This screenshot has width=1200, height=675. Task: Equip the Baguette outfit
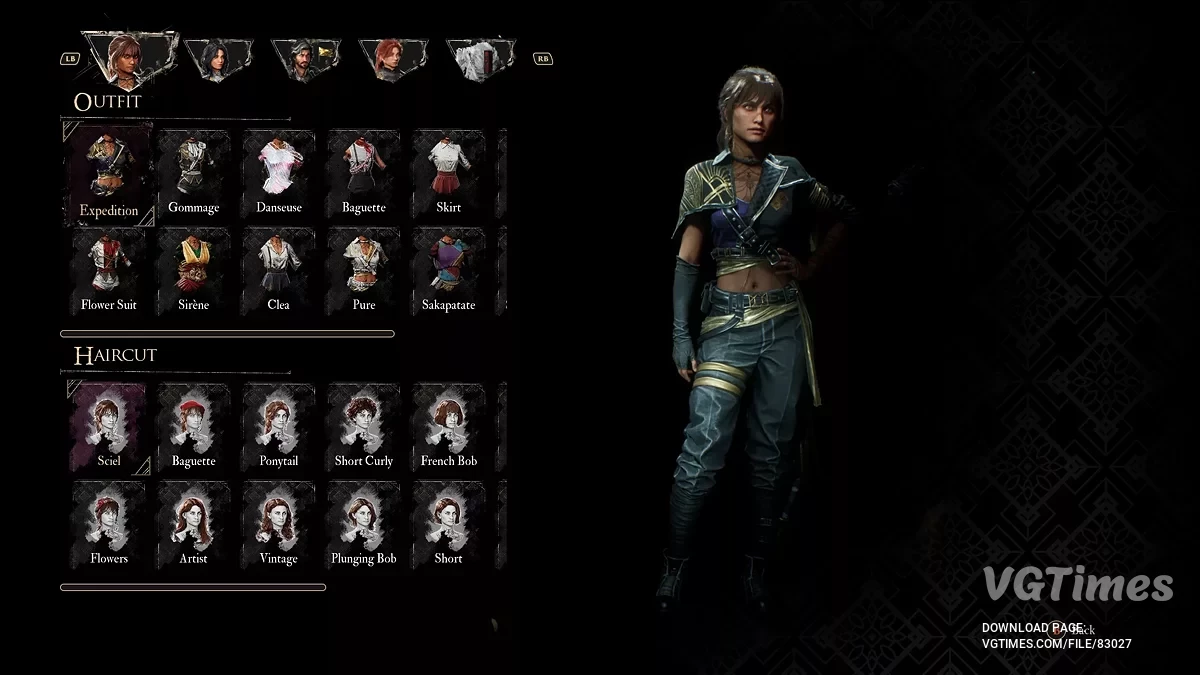coord(363,172)
